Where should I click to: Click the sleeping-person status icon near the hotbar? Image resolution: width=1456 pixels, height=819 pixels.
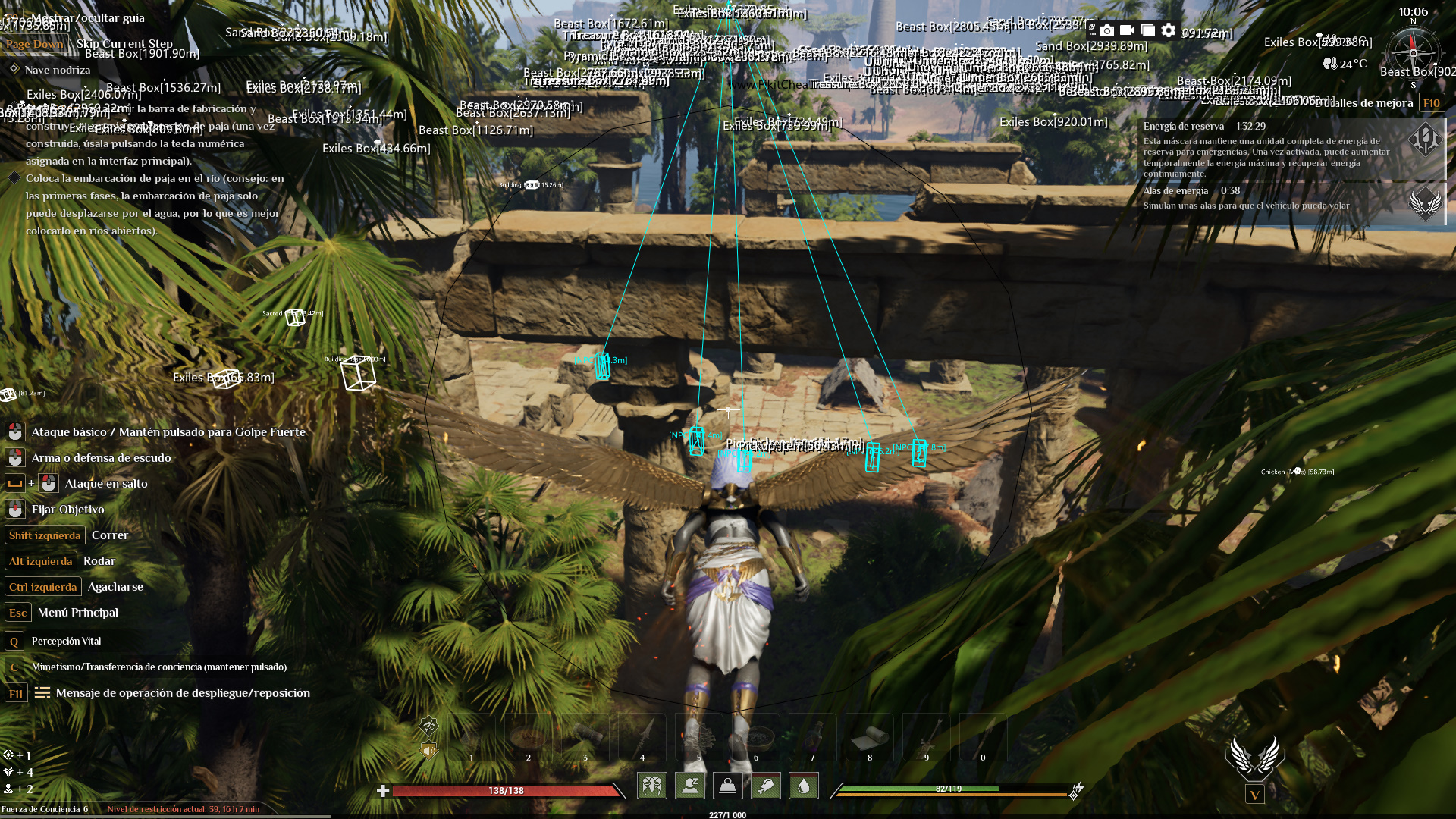pyautogui.click(x=690, y=786)
